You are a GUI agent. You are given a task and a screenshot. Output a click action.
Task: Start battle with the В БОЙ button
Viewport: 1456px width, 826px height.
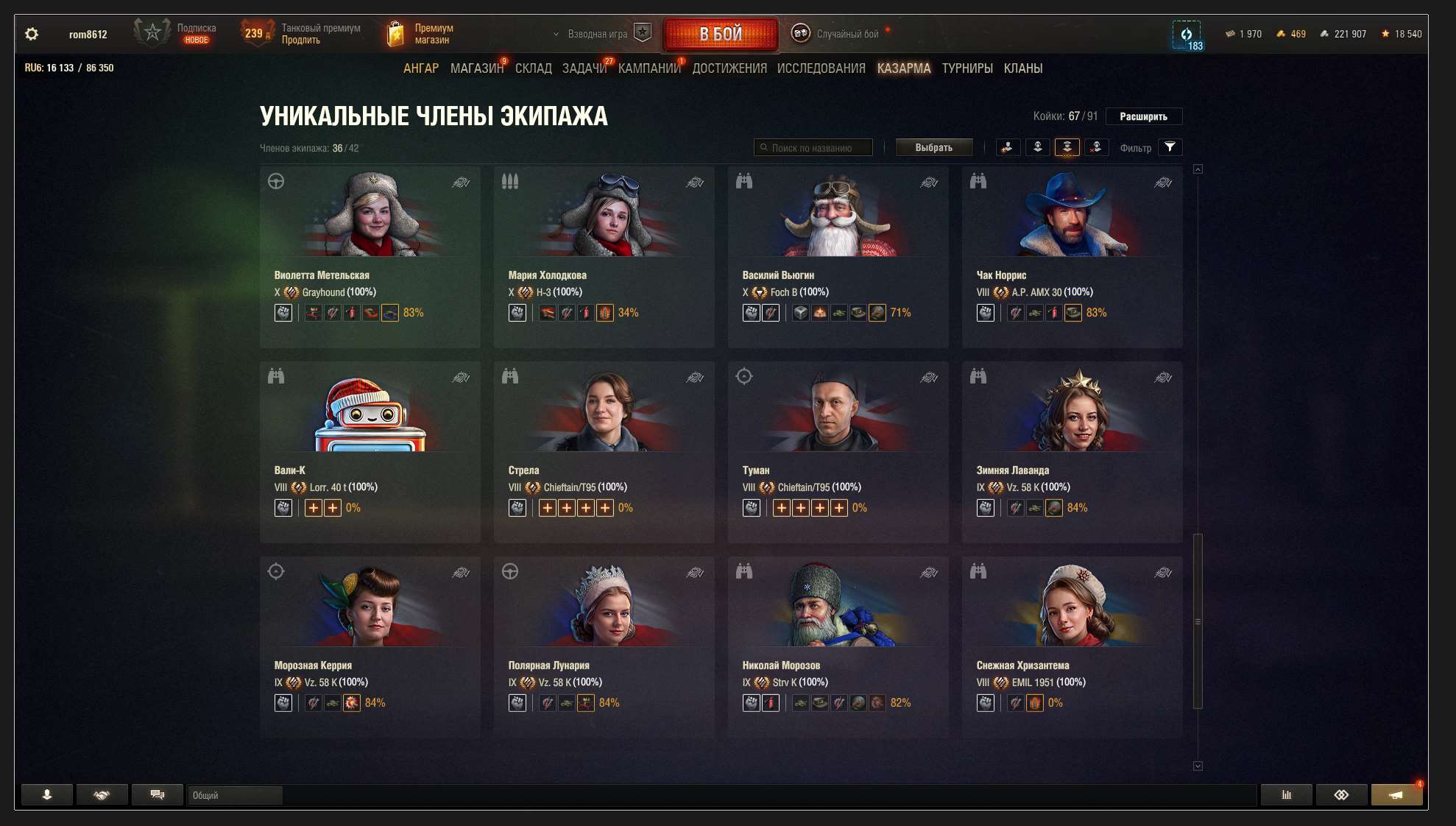[720, 34]
